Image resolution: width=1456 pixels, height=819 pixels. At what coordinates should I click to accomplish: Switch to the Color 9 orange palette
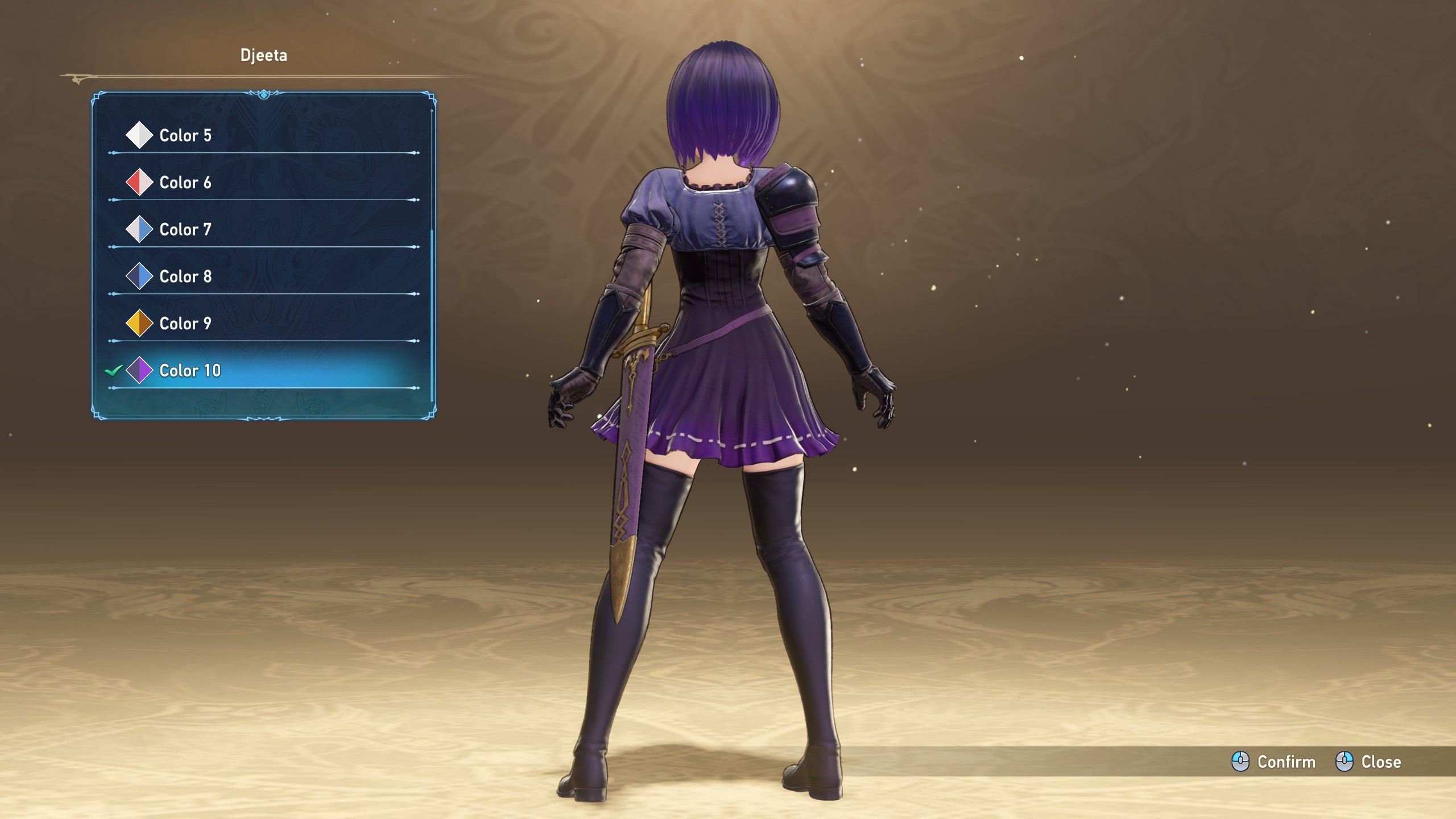coord(185,324)
